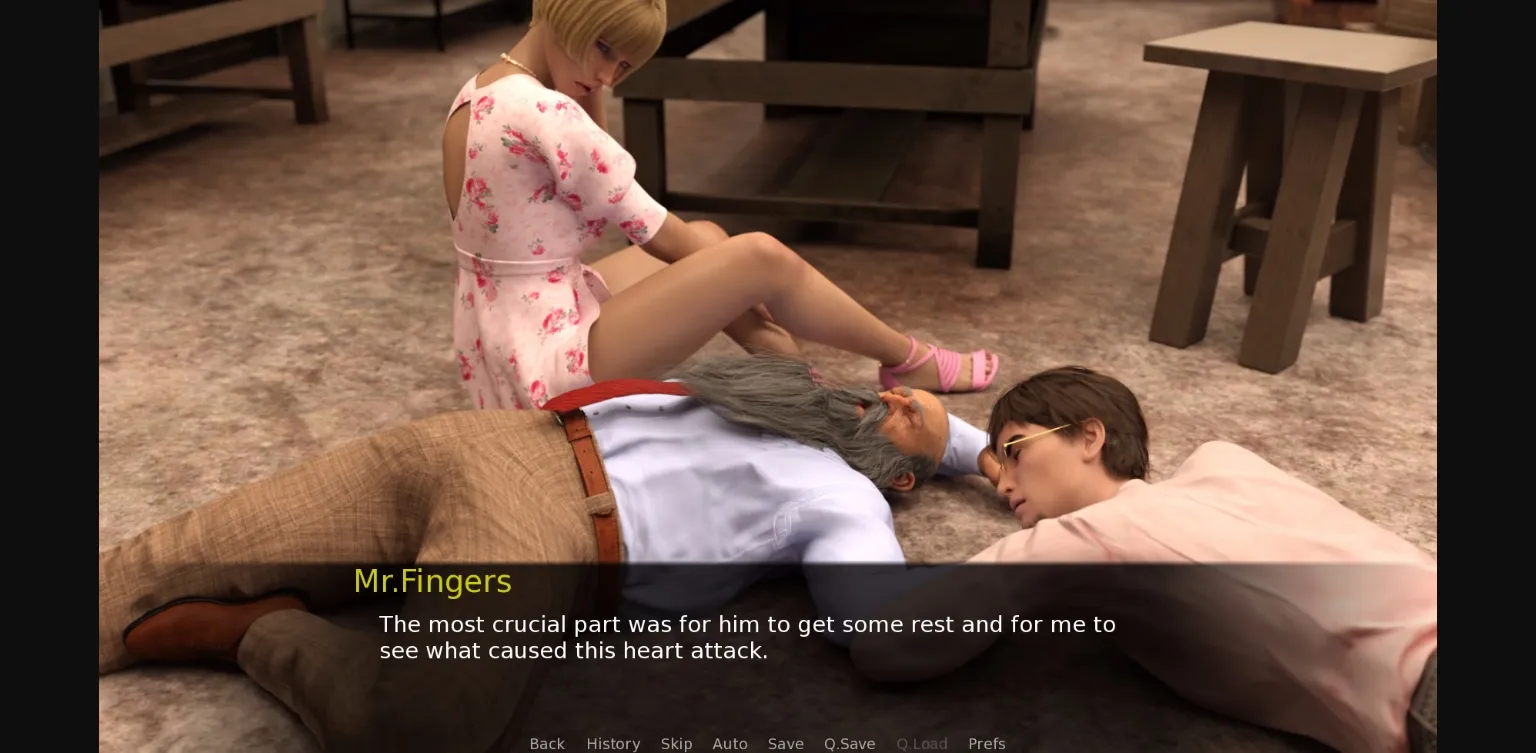Click Auto in the quick menu bar
Viewport: 1536px width, 753px height.
point(730,744)
